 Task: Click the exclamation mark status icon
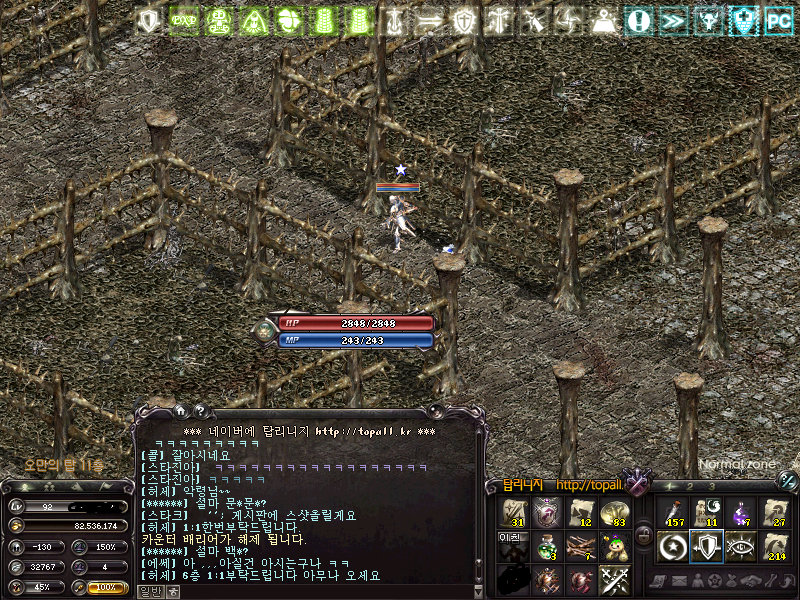(x=639, y=20)
